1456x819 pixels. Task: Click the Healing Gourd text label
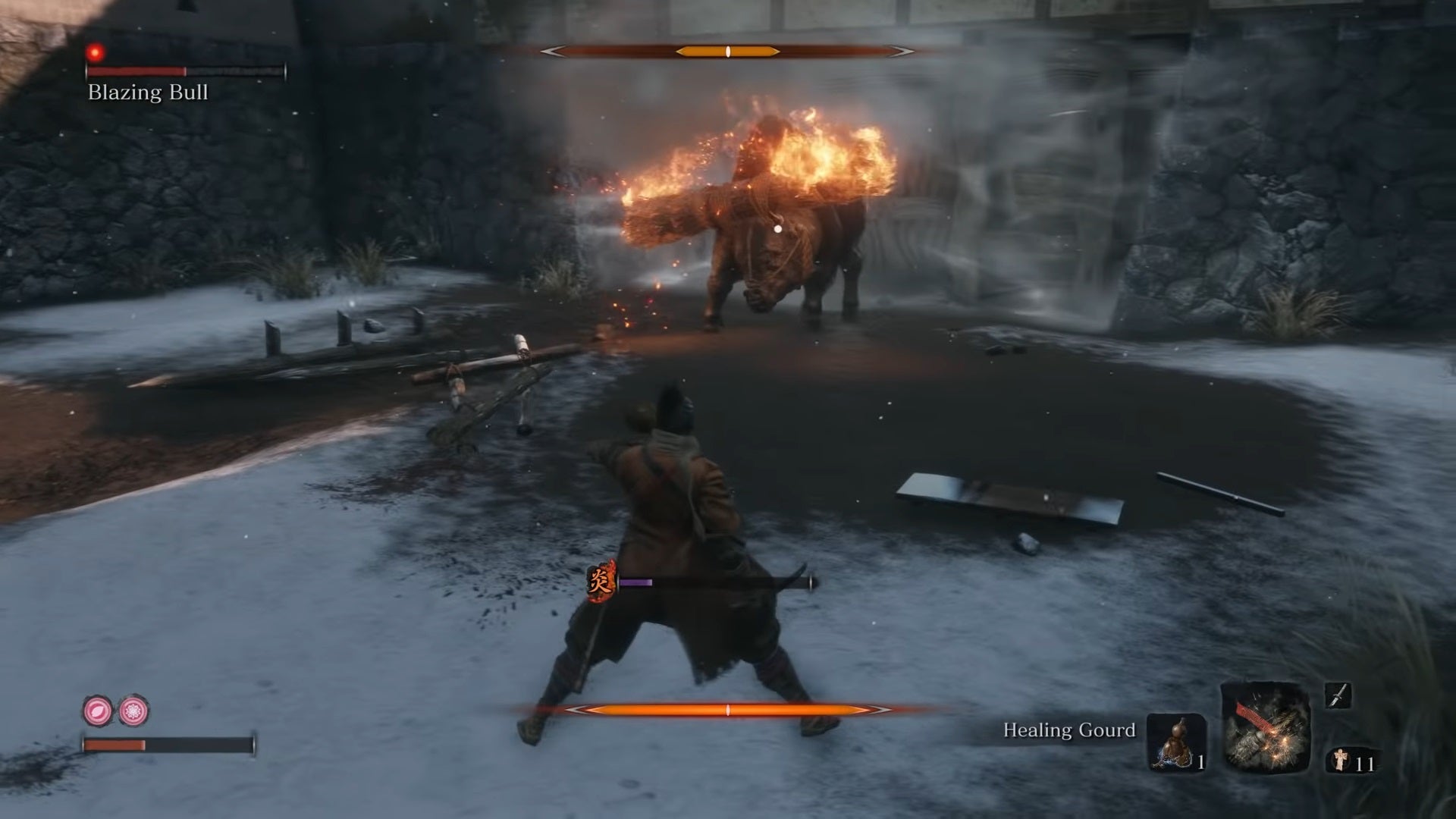click(x=1068, y=731)
